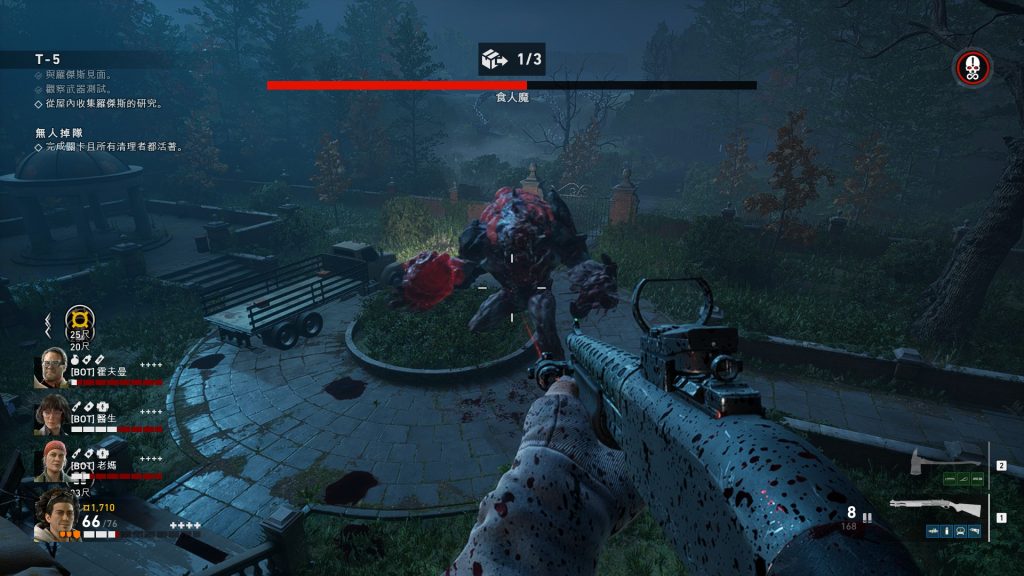Viewport: 1024px width, 576px height.
Task: Select bot teammate 醫生's portrait
Action: [x=51, y=414]
